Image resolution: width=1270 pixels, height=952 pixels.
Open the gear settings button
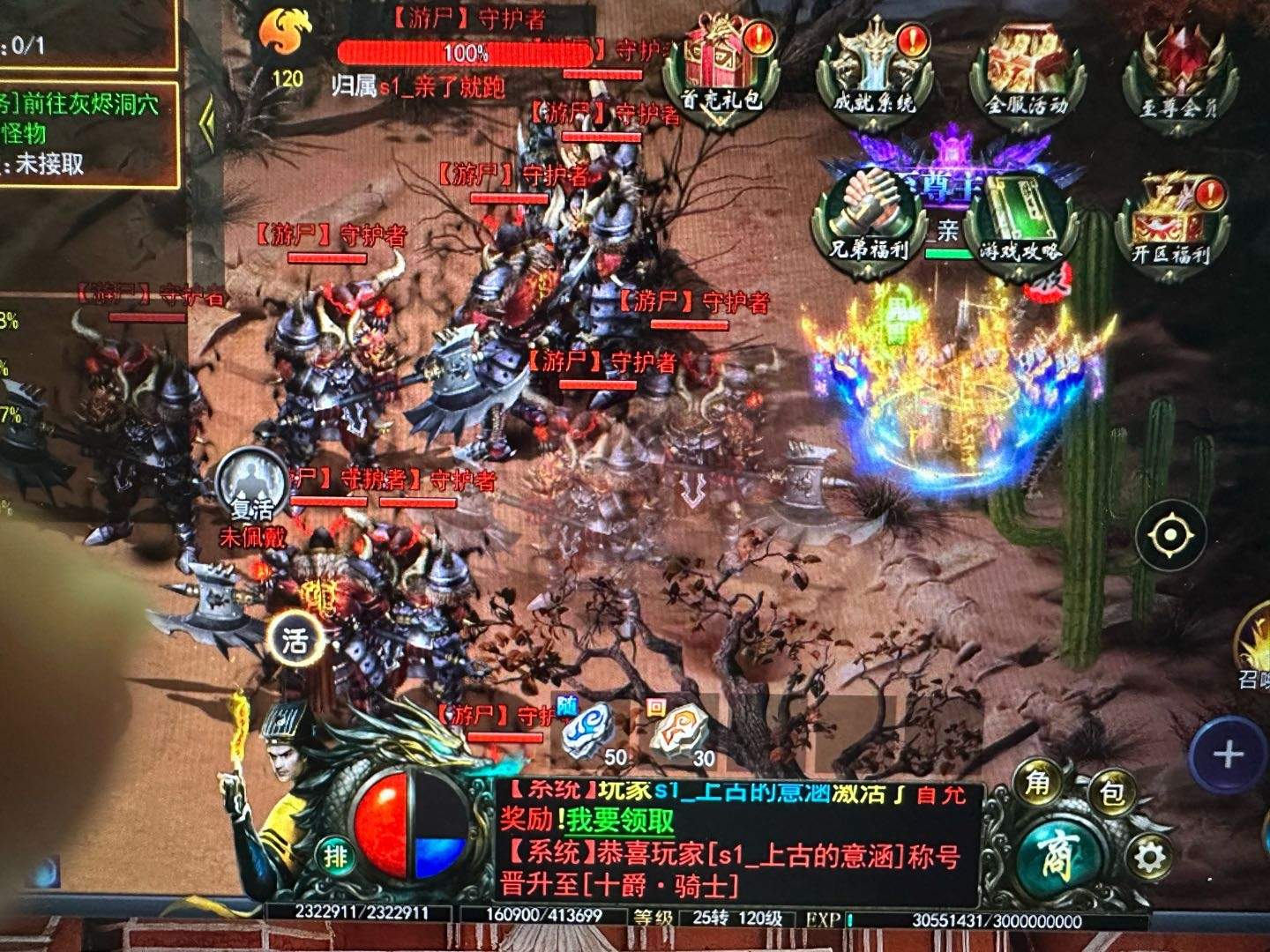point(1150,857)
